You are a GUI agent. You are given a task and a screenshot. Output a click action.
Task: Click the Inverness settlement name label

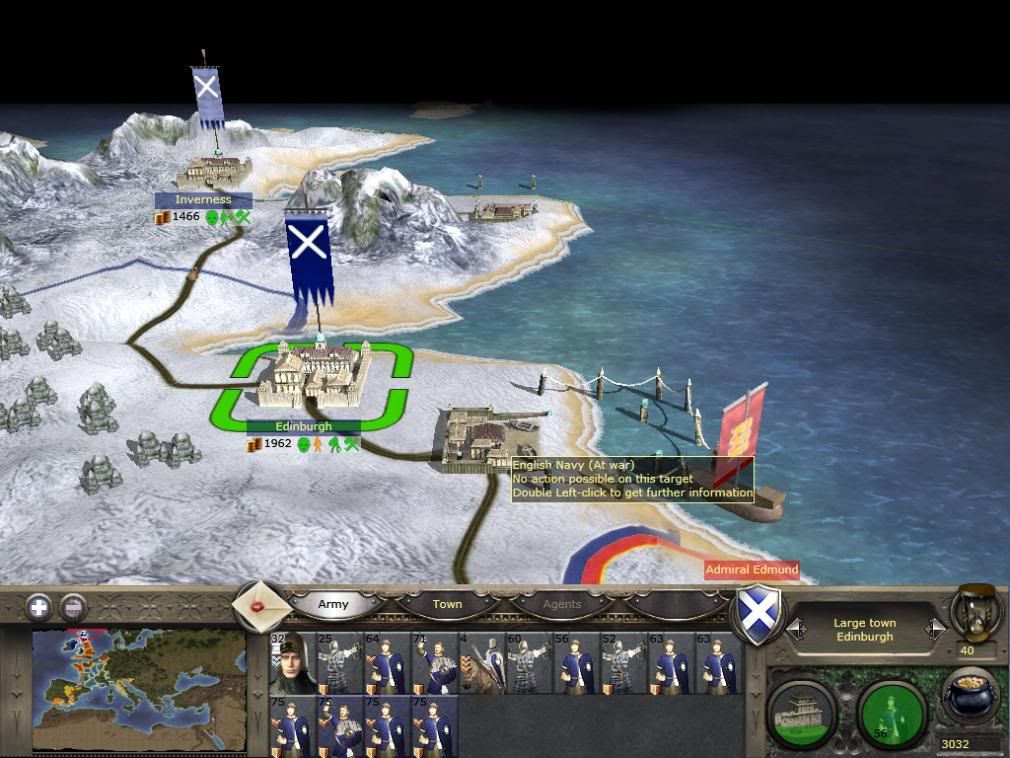click(203, 200)
